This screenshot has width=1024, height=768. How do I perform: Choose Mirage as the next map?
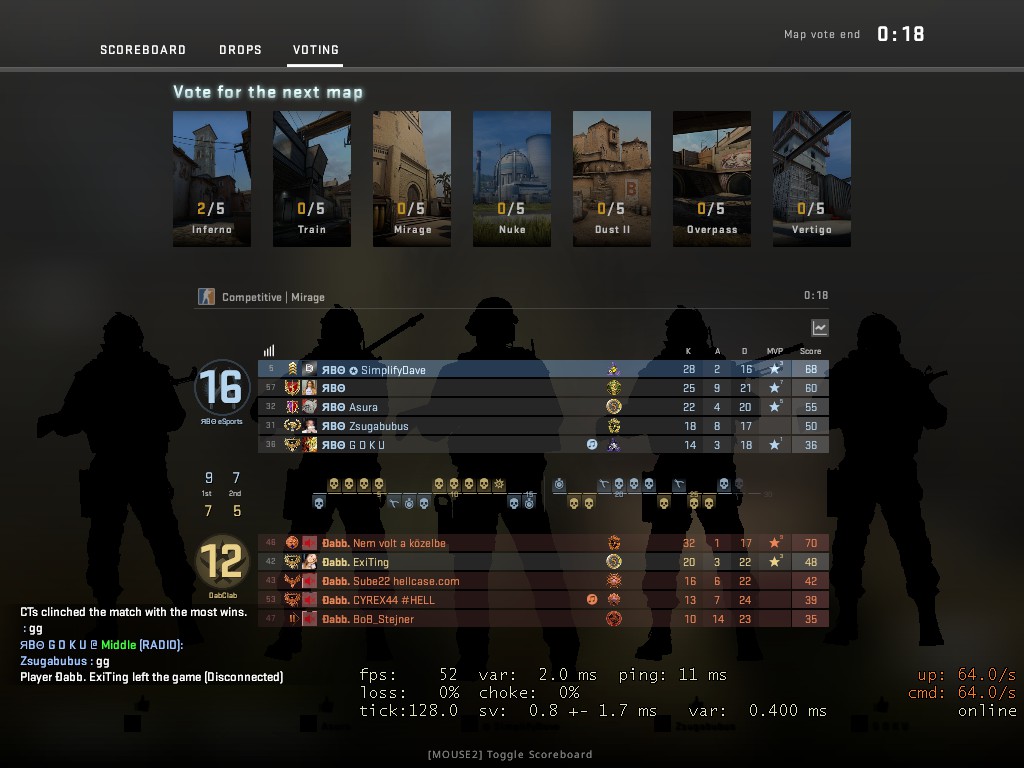[x=412, y=178]
